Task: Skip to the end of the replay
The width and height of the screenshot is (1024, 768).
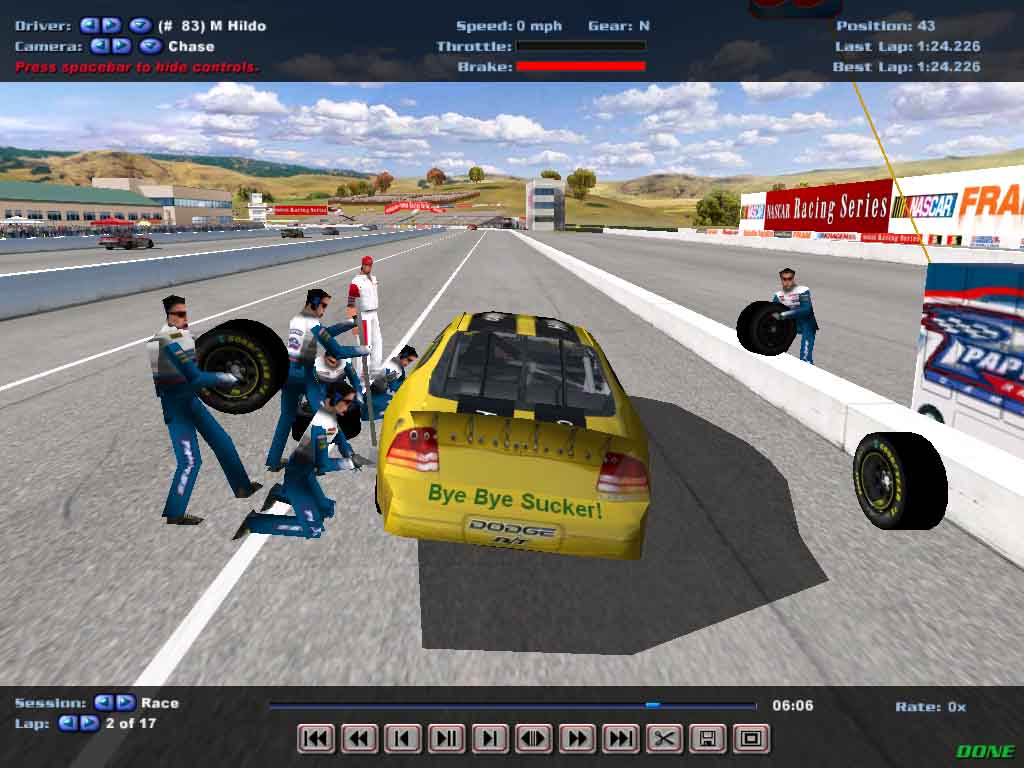Action: 620,739
